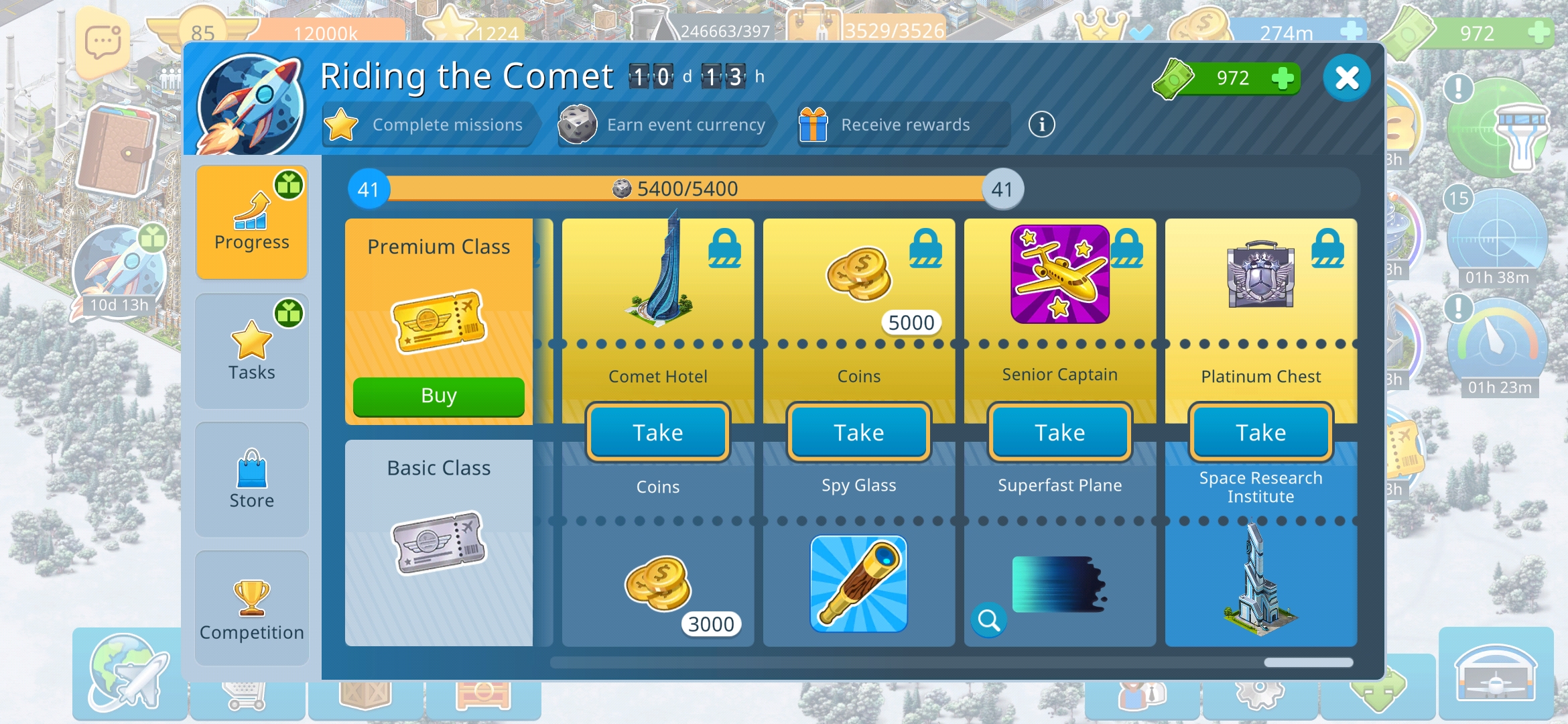
Task: Close the Riding the Comet window
Action: click(1346, 78)
